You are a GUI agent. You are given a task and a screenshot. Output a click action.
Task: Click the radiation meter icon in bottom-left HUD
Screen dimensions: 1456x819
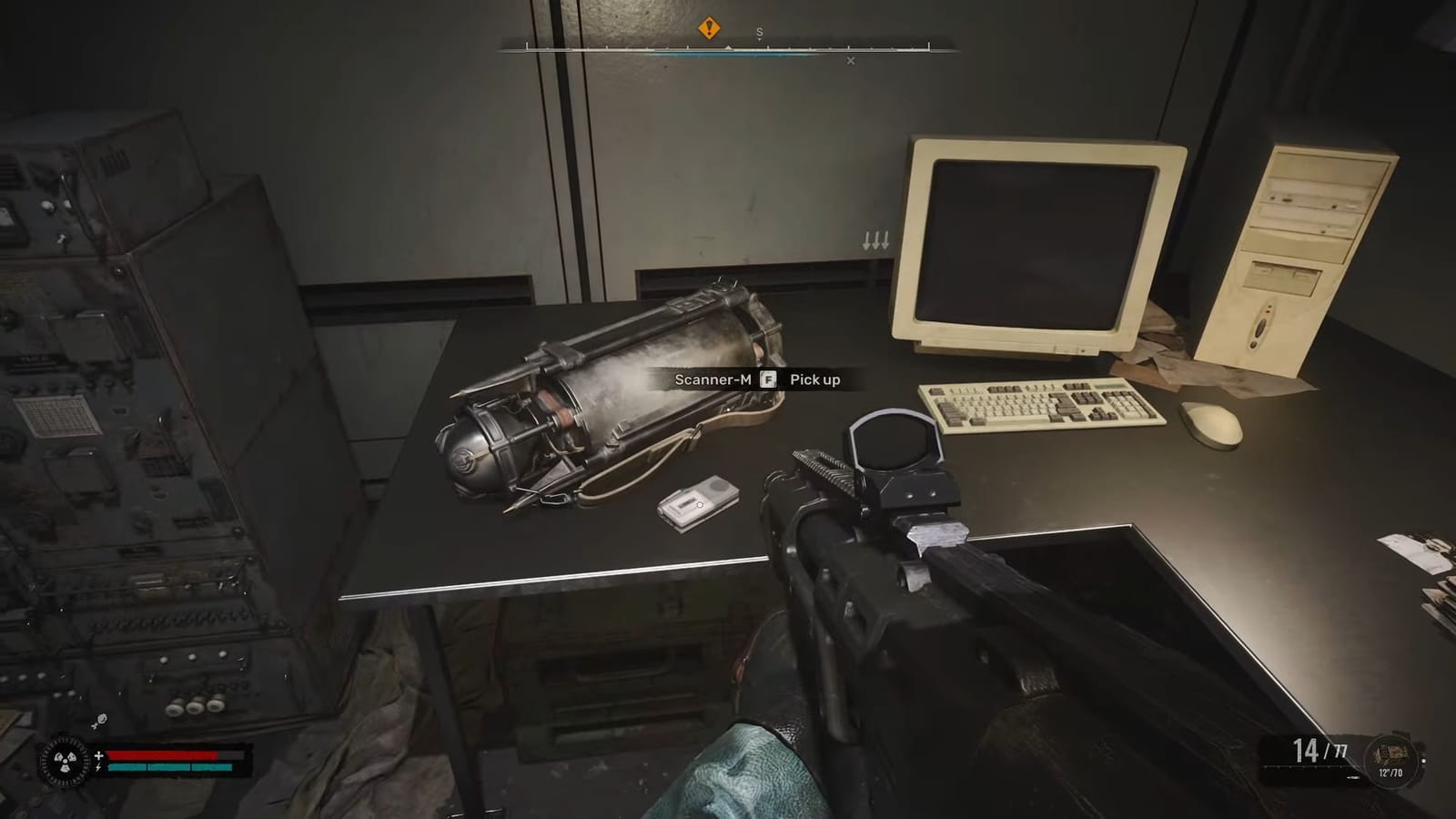pos(64,761)
